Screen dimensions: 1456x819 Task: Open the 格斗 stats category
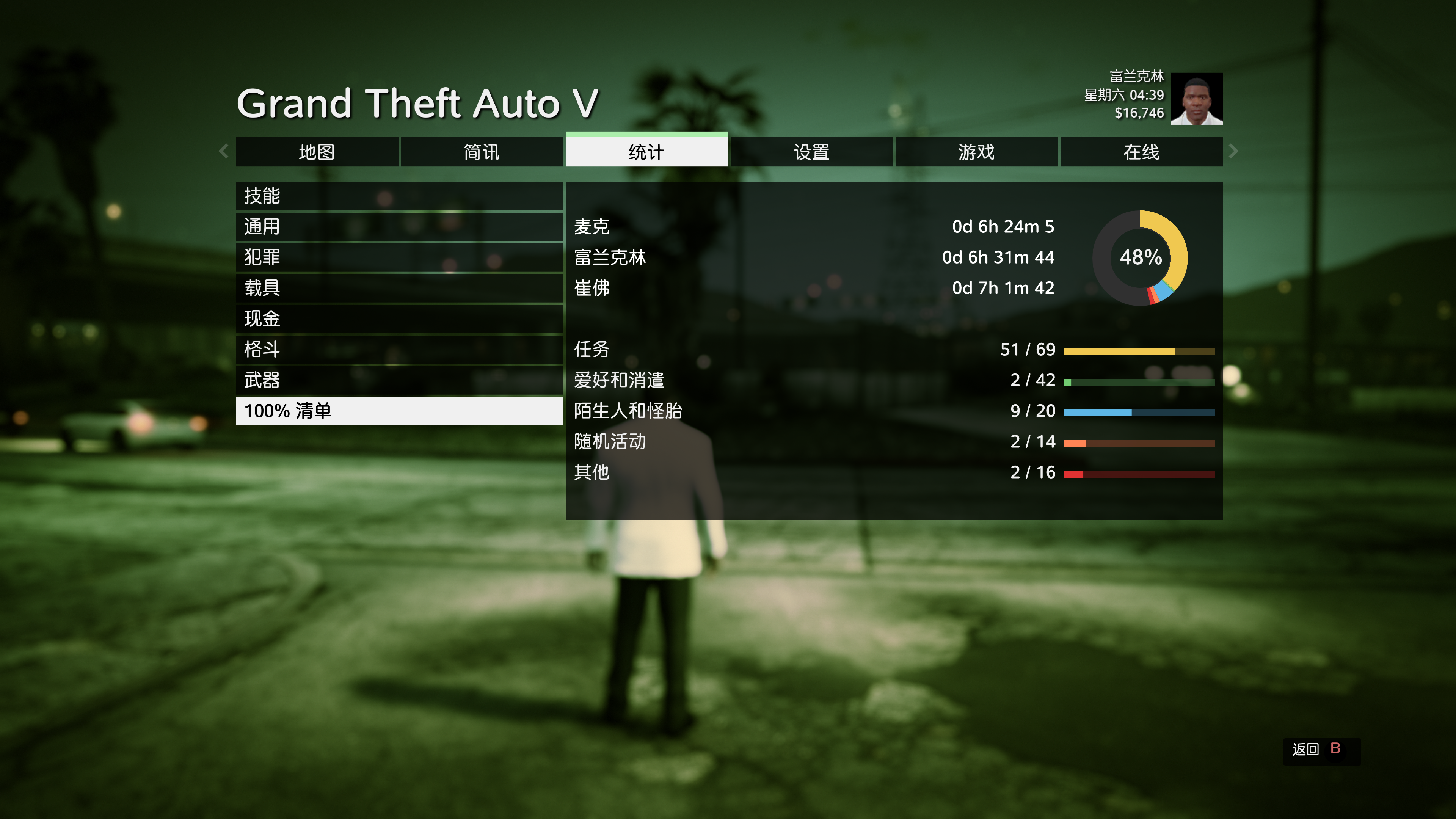[399, 349]
